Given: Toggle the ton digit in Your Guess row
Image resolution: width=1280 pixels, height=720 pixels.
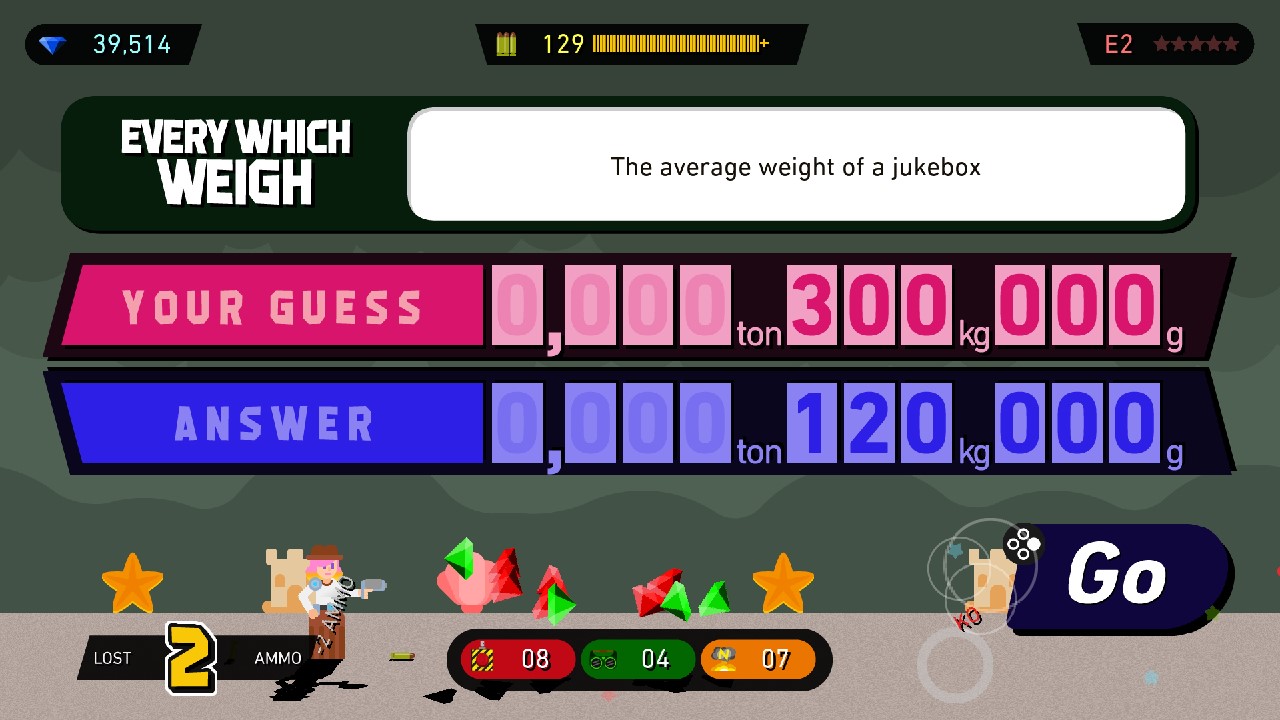Looking at the screenshot, I should [x=705, y=307].
